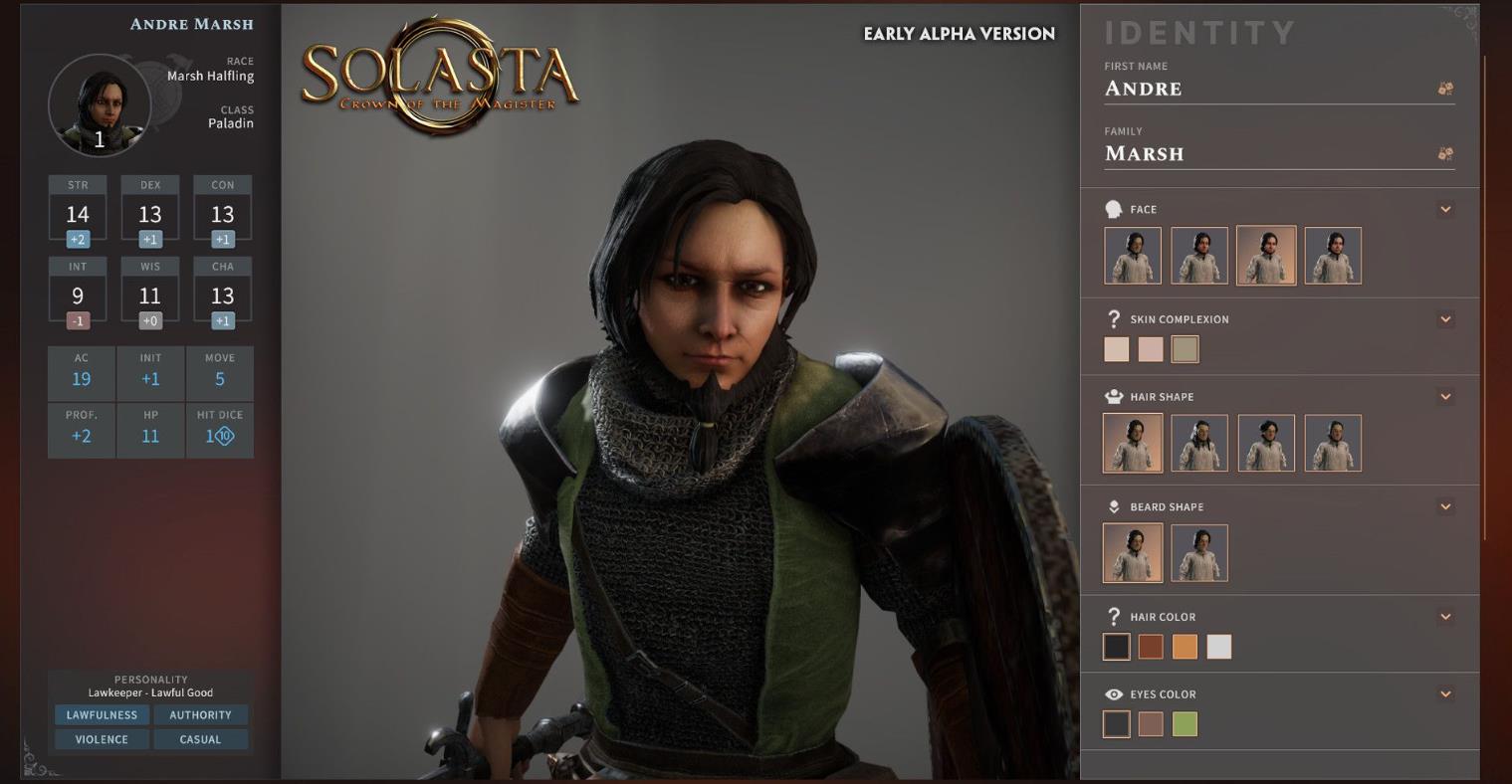Select the second face preset thumbnail
This screenshot has width=1512, height=784.
click(1198, 255)
